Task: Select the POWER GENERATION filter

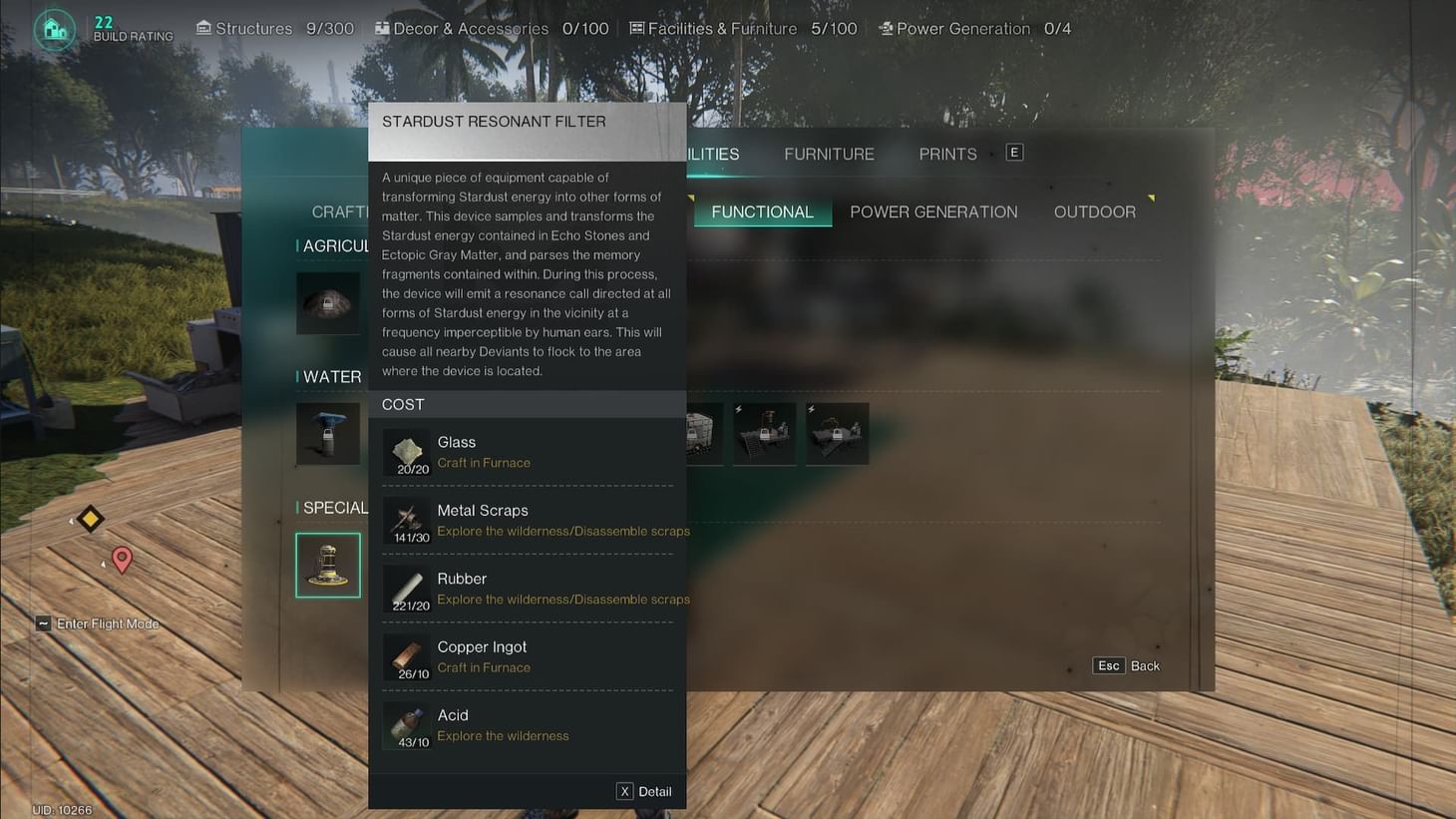Action: [x=933, y=211]
